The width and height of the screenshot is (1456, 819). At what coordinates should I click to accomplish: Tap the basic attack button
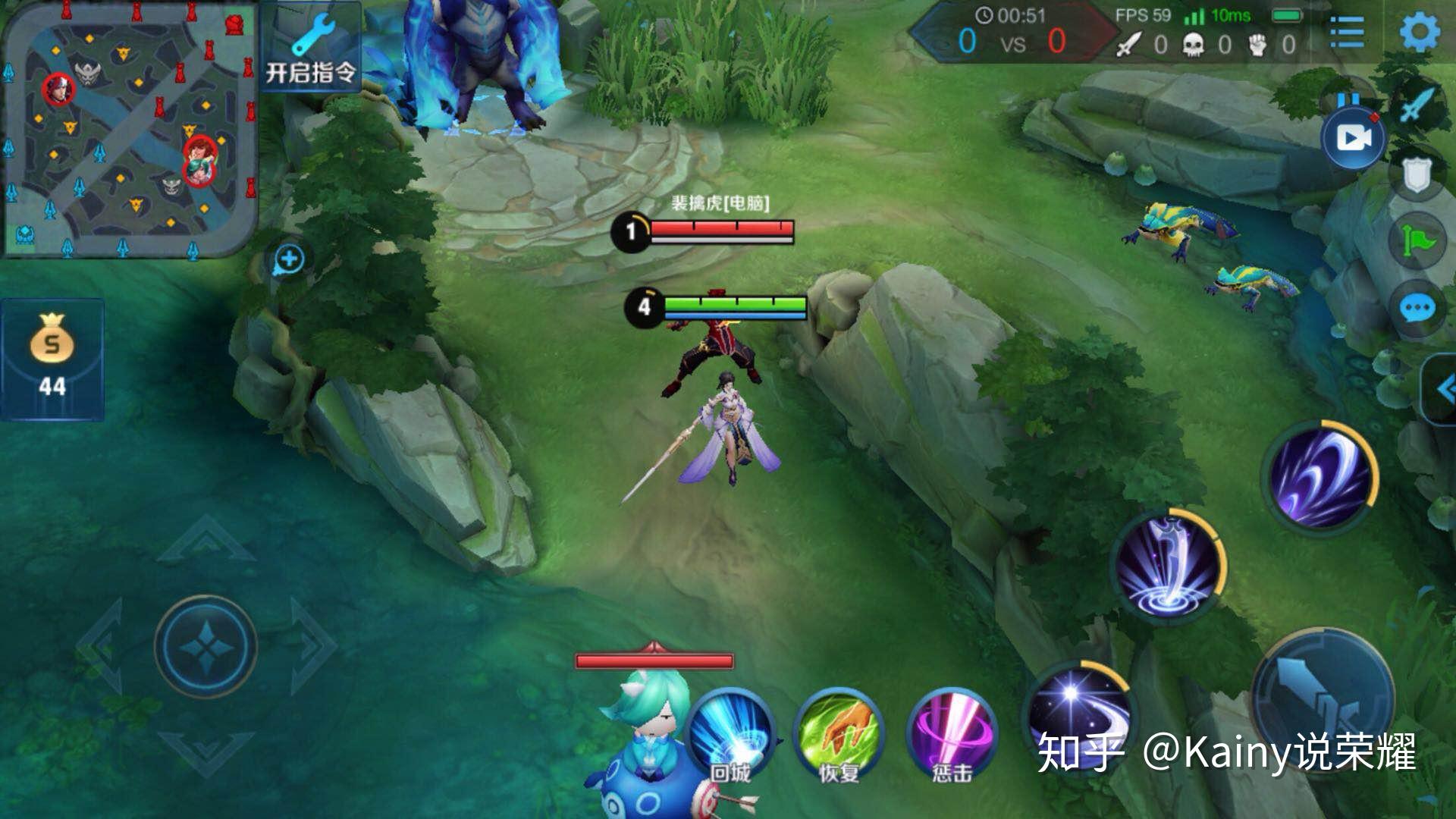point(1323,699)
